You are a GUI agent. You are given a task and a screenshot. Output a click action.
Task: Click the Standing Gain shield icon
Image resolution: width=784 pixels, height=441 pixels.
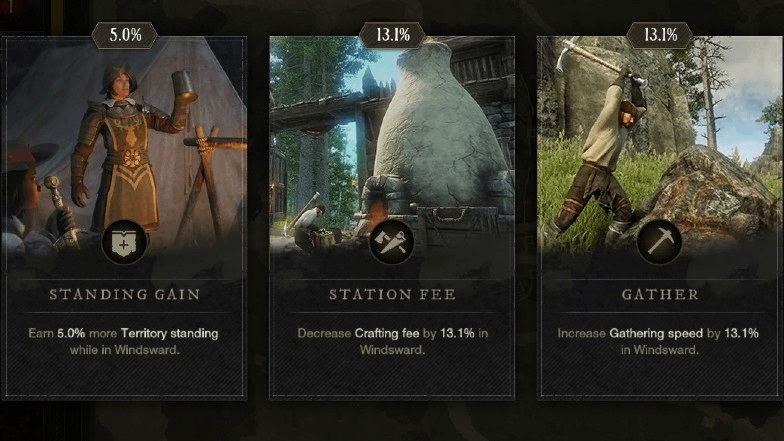click(124, 242)
